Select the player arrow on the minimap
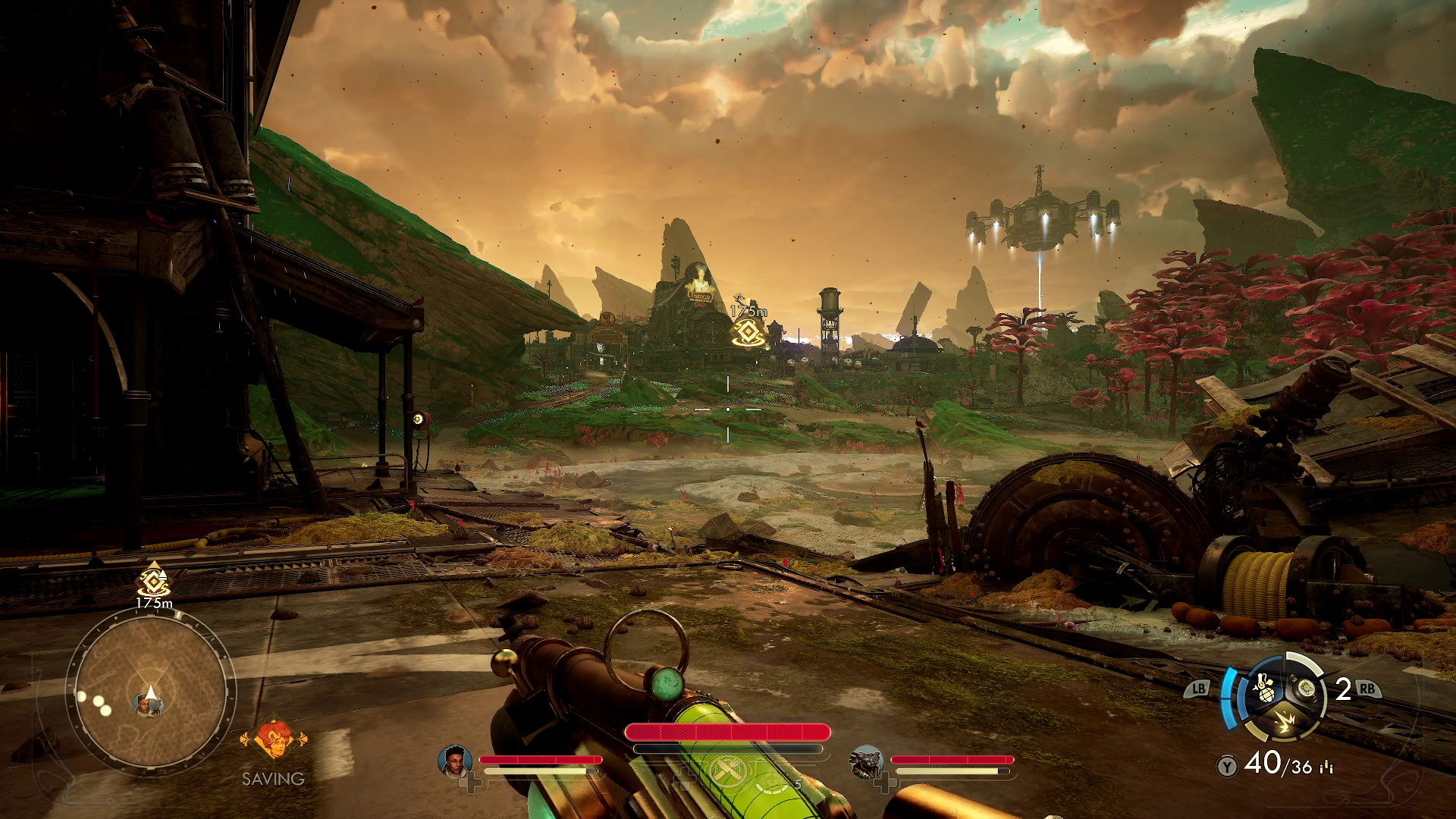Viewport: 1456px width, 819px height. point(151,692)
